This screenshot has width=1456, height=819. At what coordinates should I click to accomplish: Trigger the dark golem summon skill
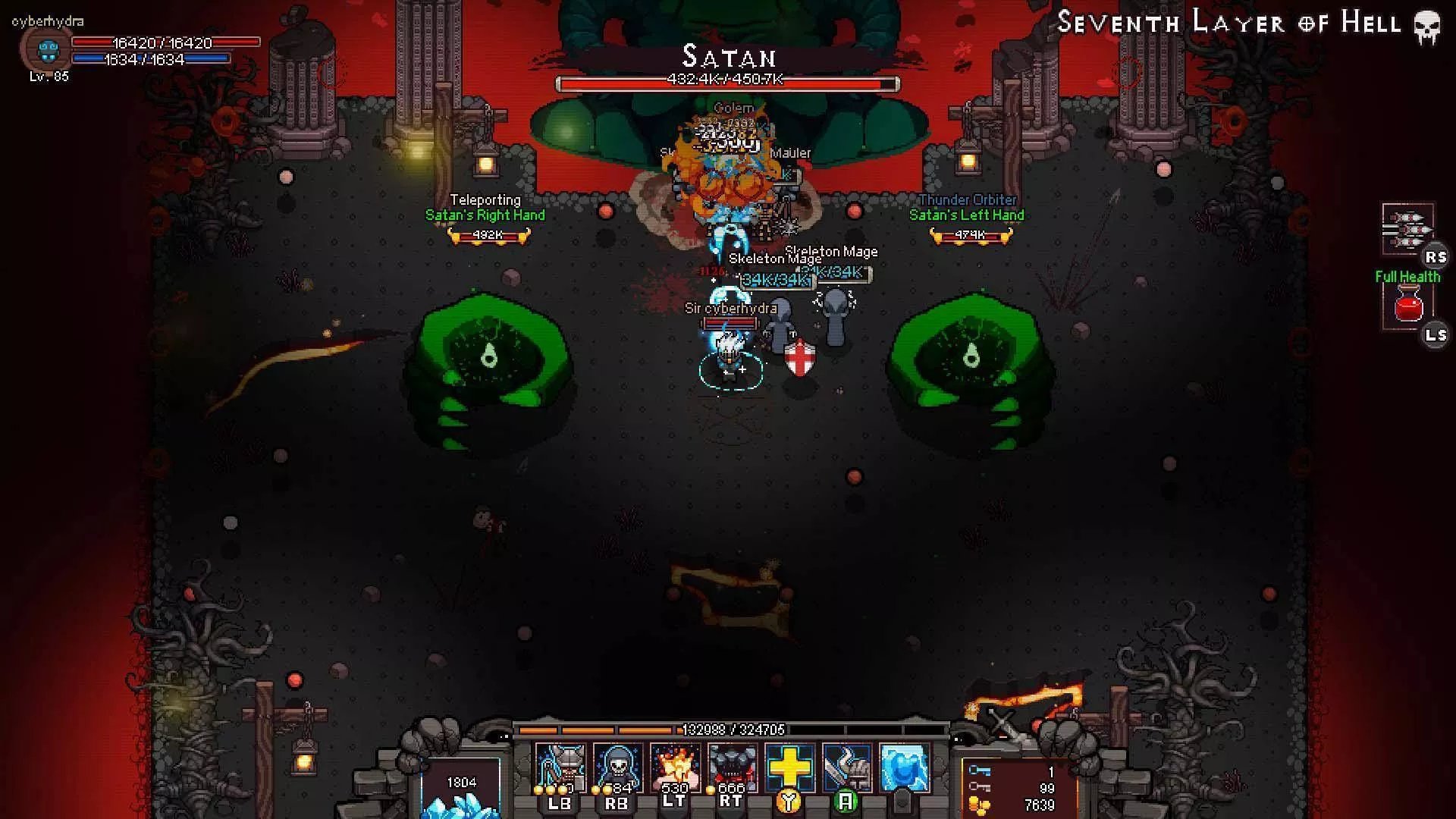731,767
